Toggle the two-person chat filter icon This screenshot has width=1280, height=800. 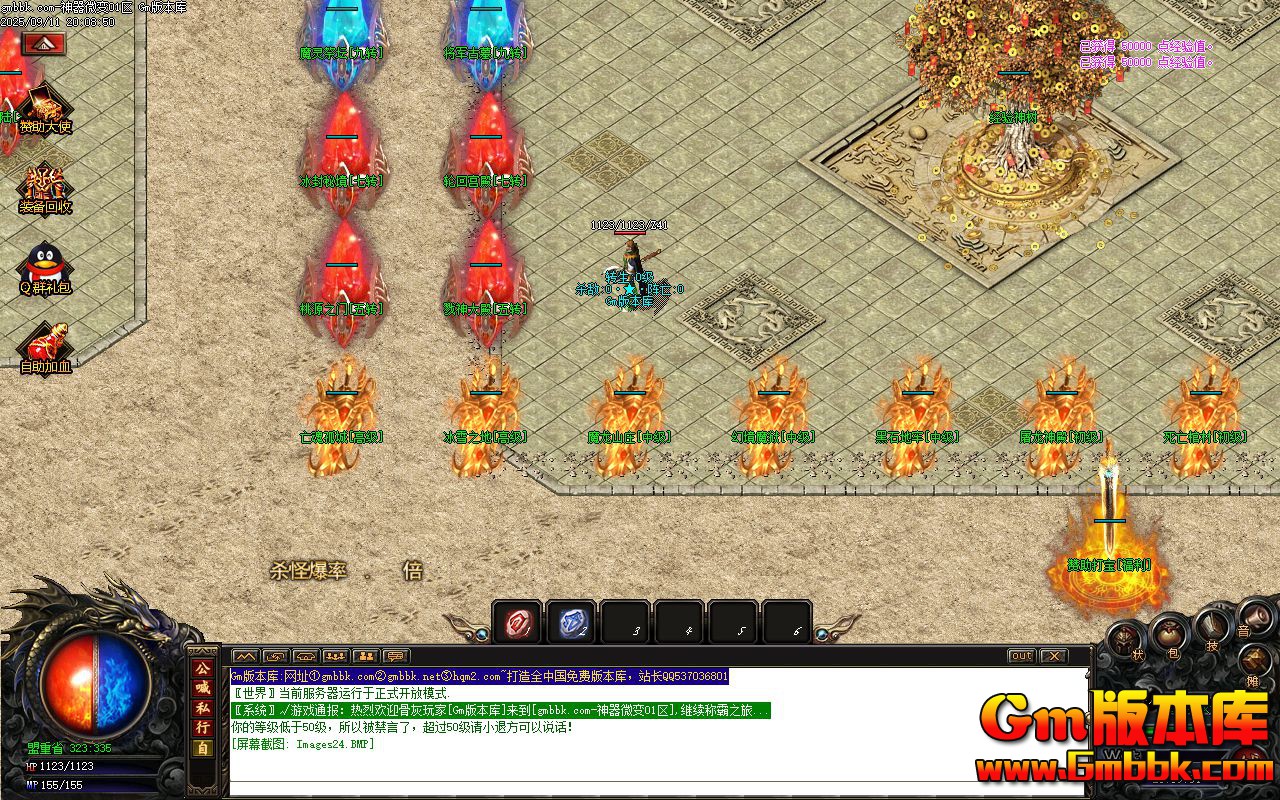click(x=366, y=657)
